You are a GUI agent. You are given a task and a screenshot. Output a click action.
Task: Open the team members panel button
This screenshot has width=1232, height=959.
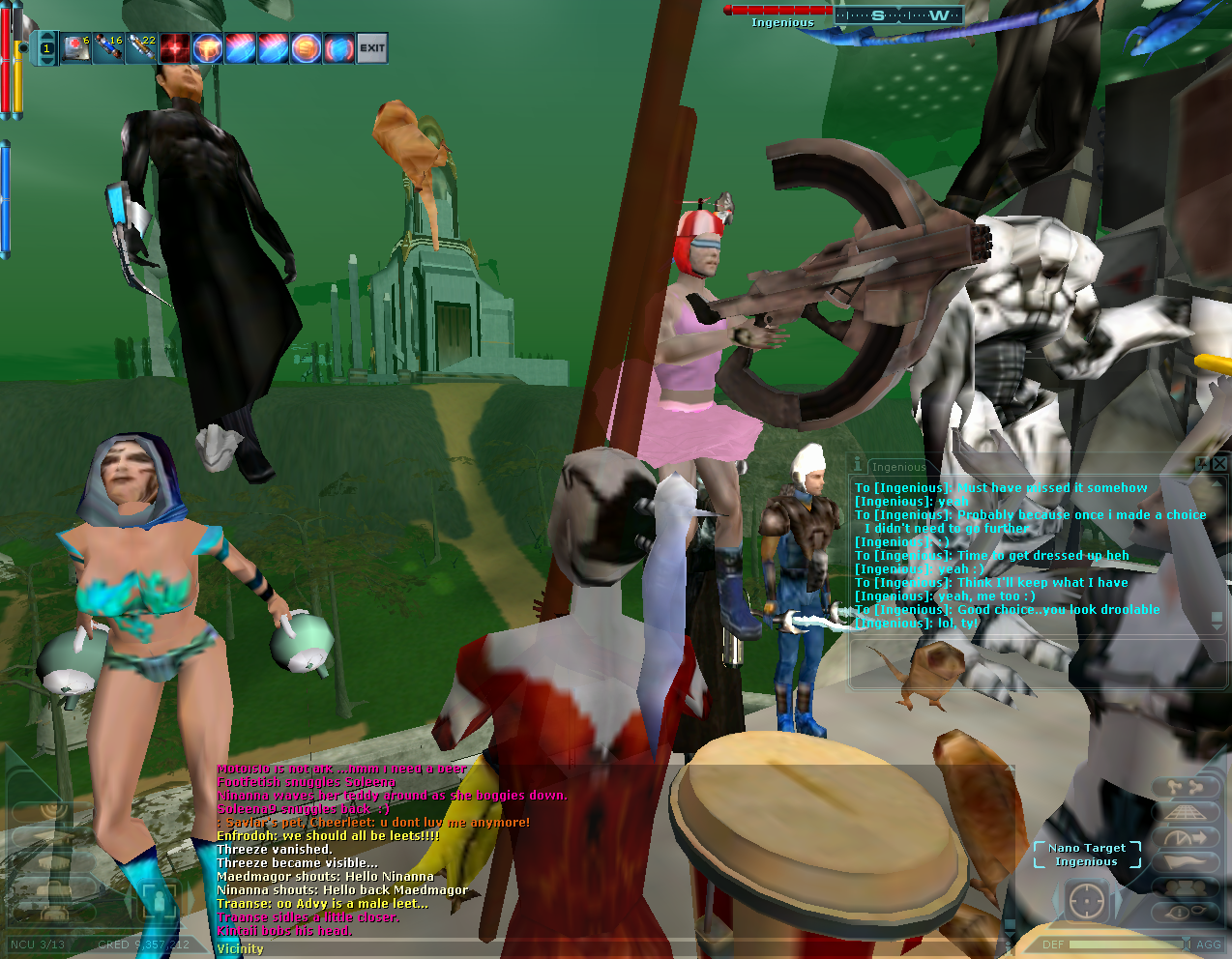[x=1186, y=887]
